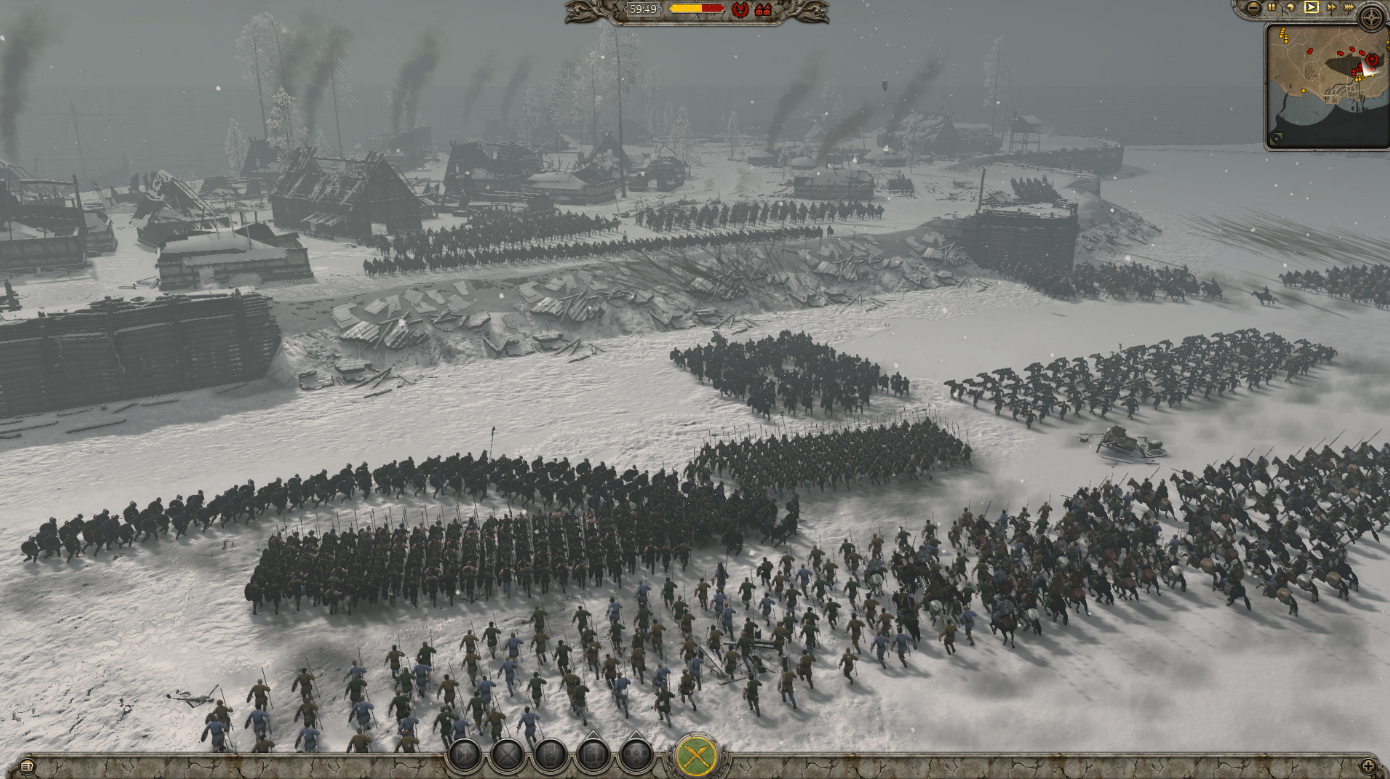1390x779 pixels.
Task: Click the yellow-red balance of power bar
Action: [696, 10]
